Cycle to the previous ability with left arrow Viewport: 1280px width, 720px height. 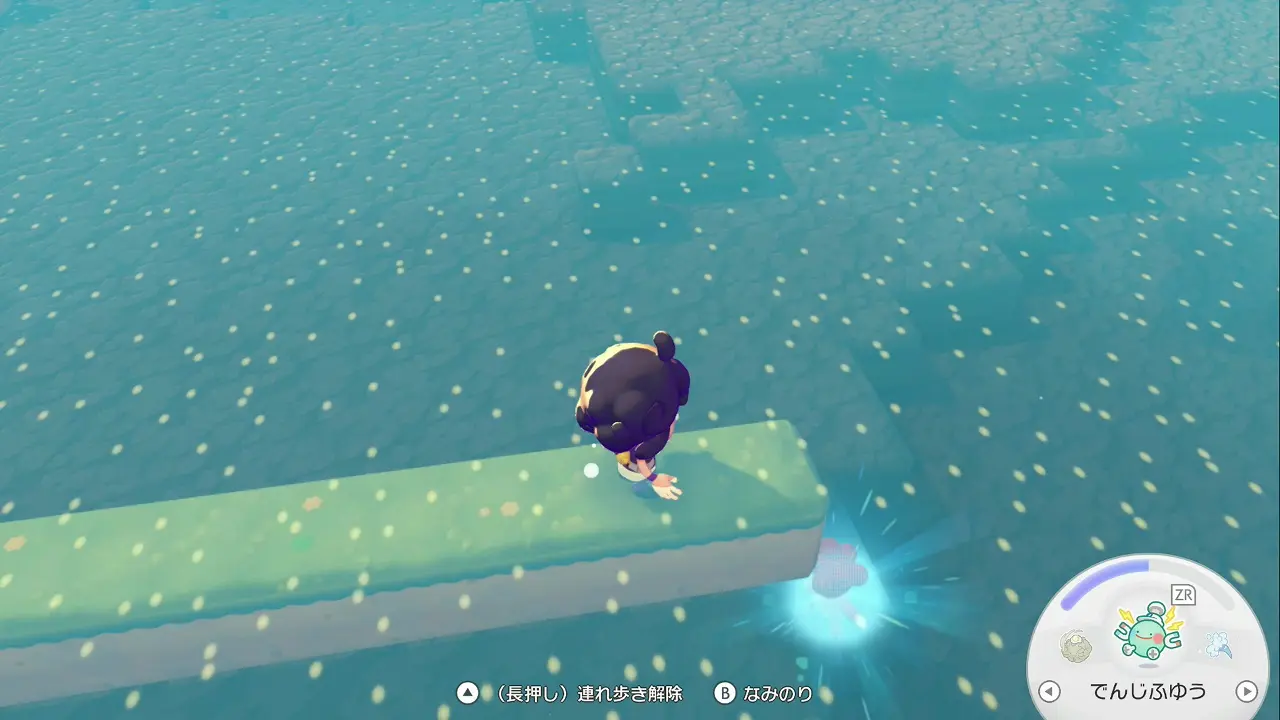coord(1049,691)
